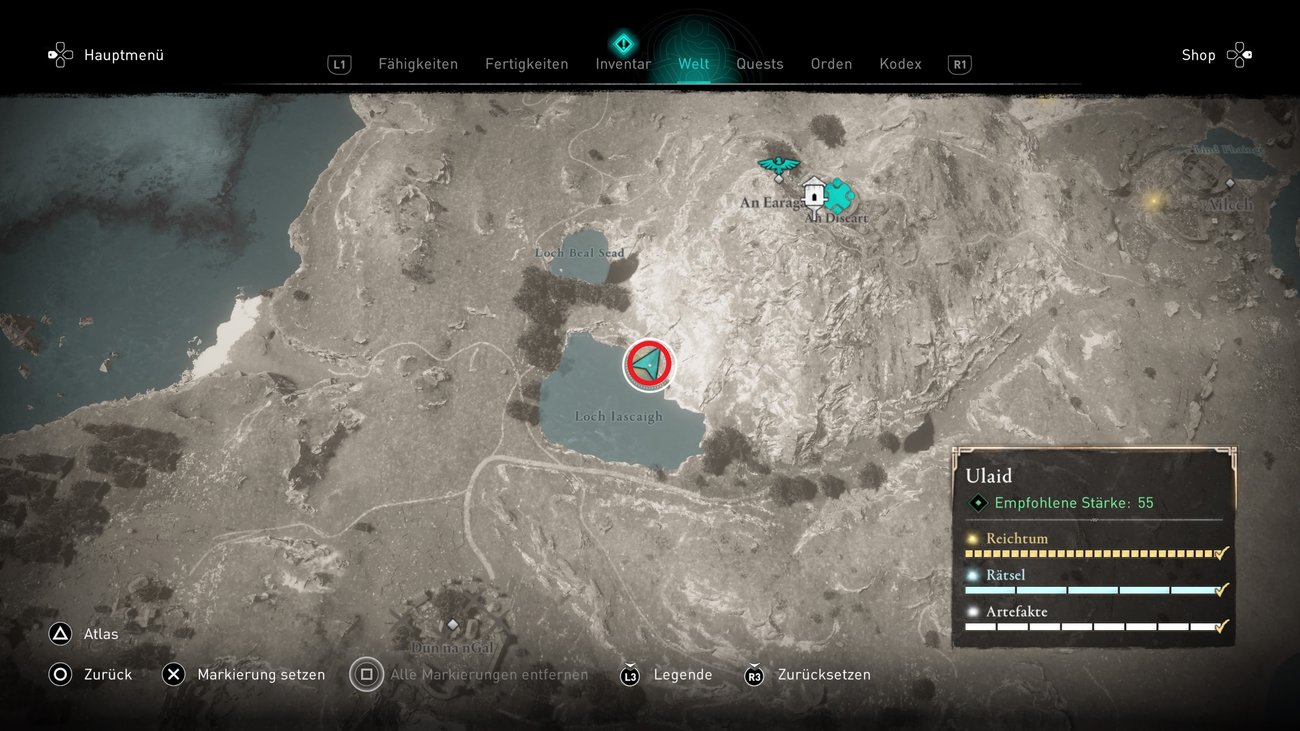
Task: Open the Quests tab
Action: pos(760,64)
